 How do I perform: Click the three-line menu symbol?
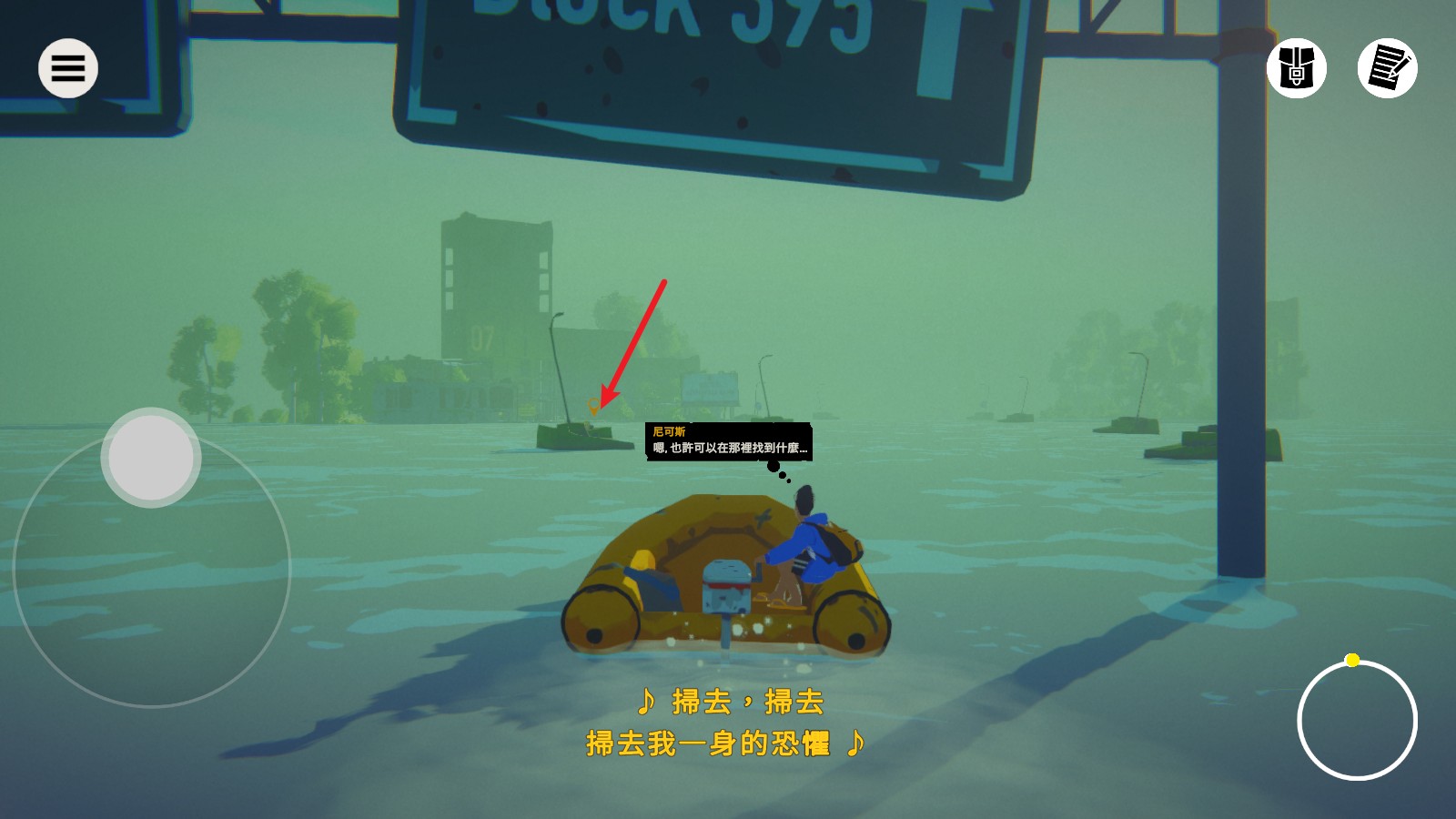point(67,67)
